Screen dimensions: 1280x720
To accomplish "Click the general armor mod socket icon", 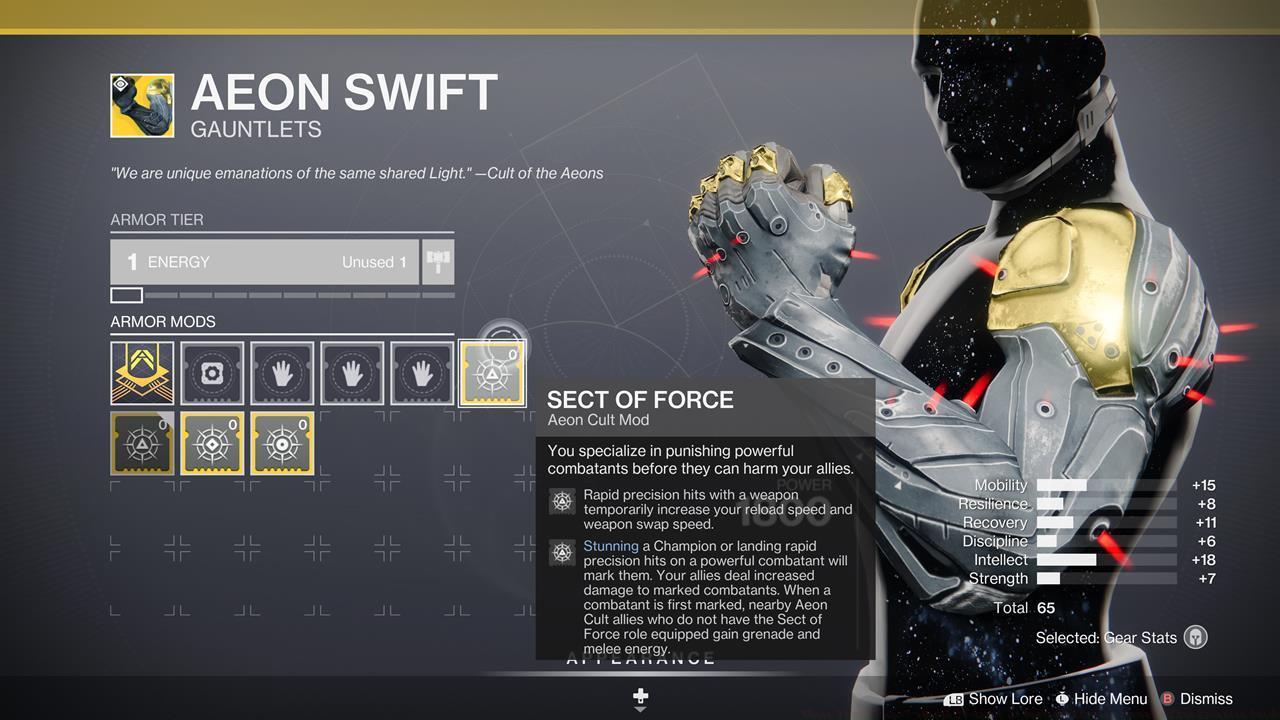I will pos(212,372).
